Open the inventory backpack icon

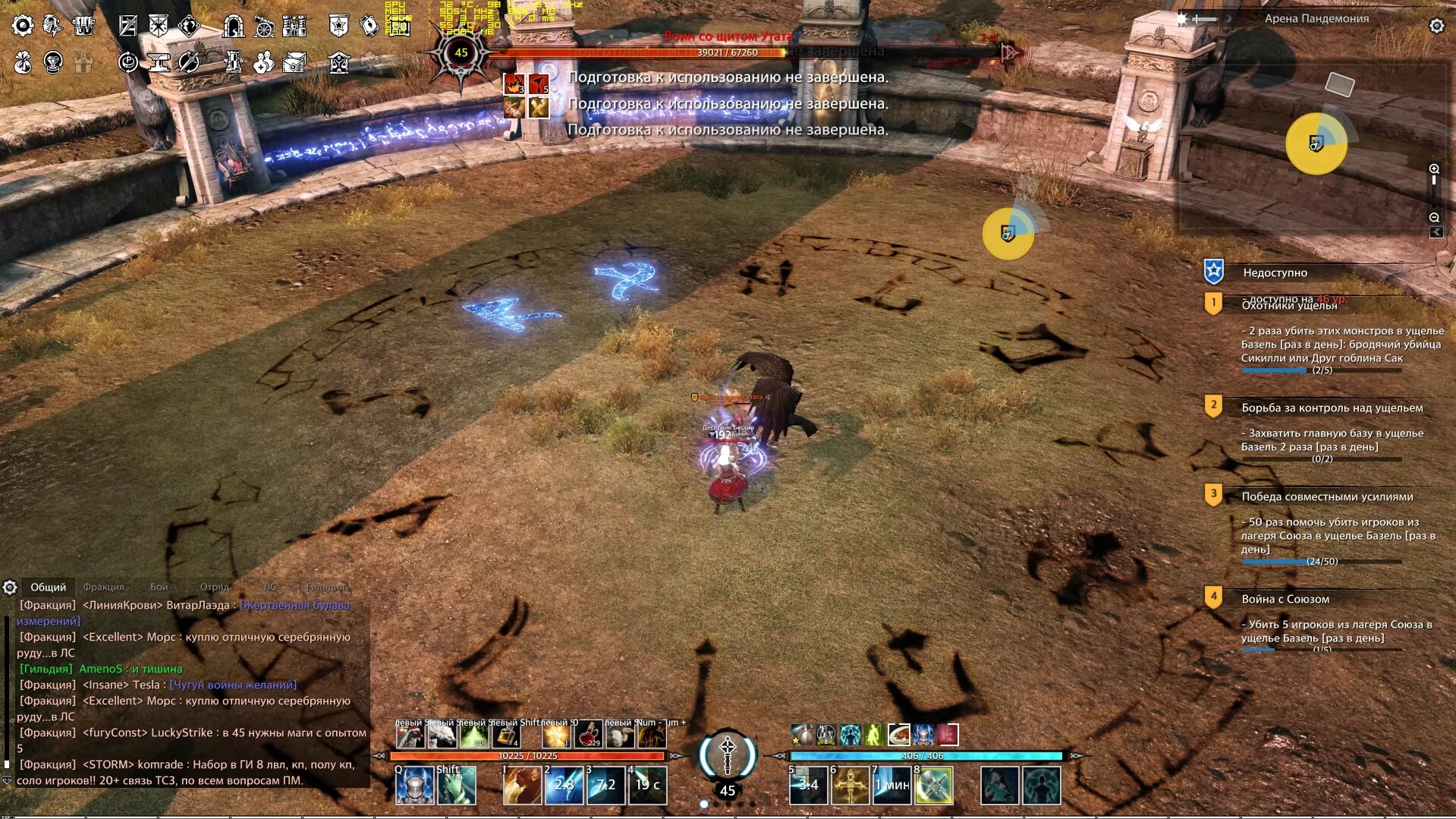(x=83, y=25)
